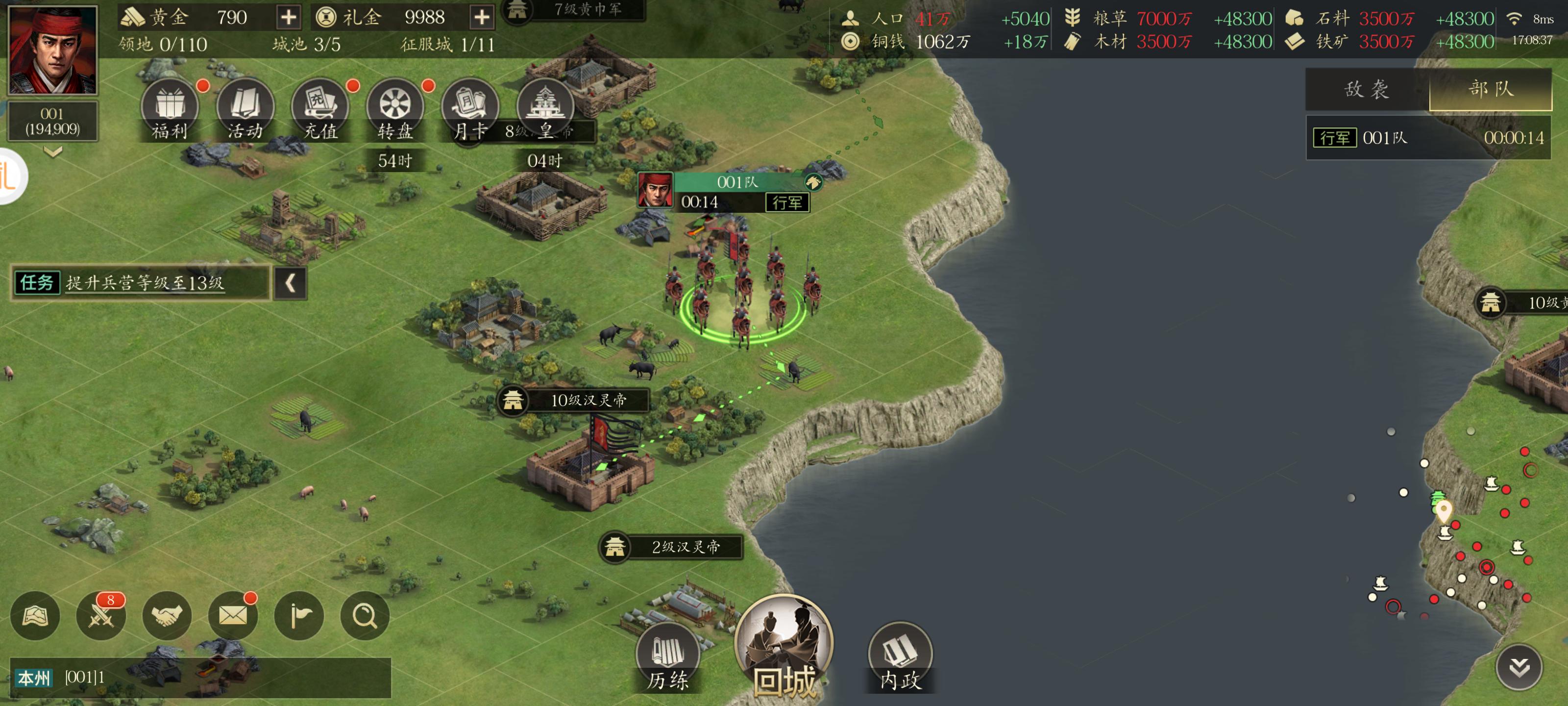Switch to the 部队 tab
Viewport: 1568px width, 706px height.
pyautogui.click(x=1490, y=90)
